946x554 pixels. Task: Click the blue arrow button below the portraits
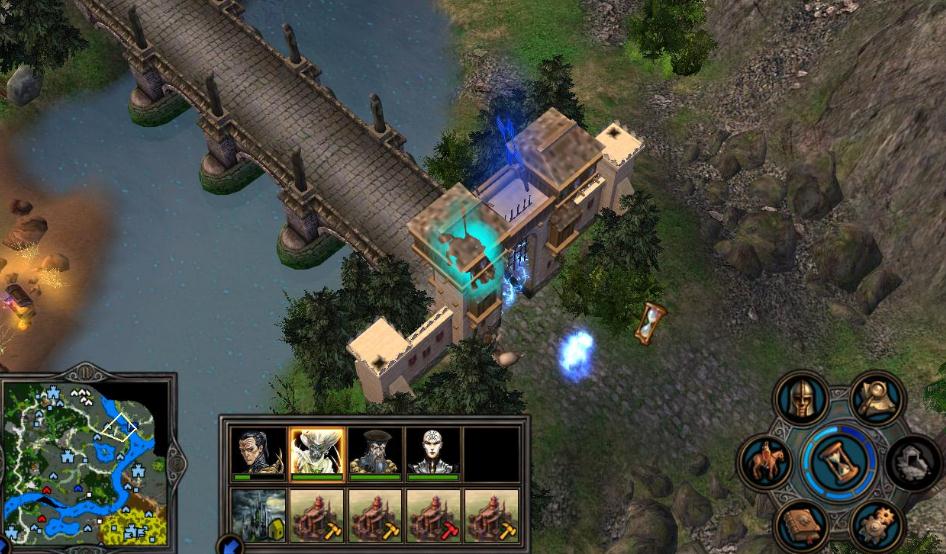[x=228, y=546]
